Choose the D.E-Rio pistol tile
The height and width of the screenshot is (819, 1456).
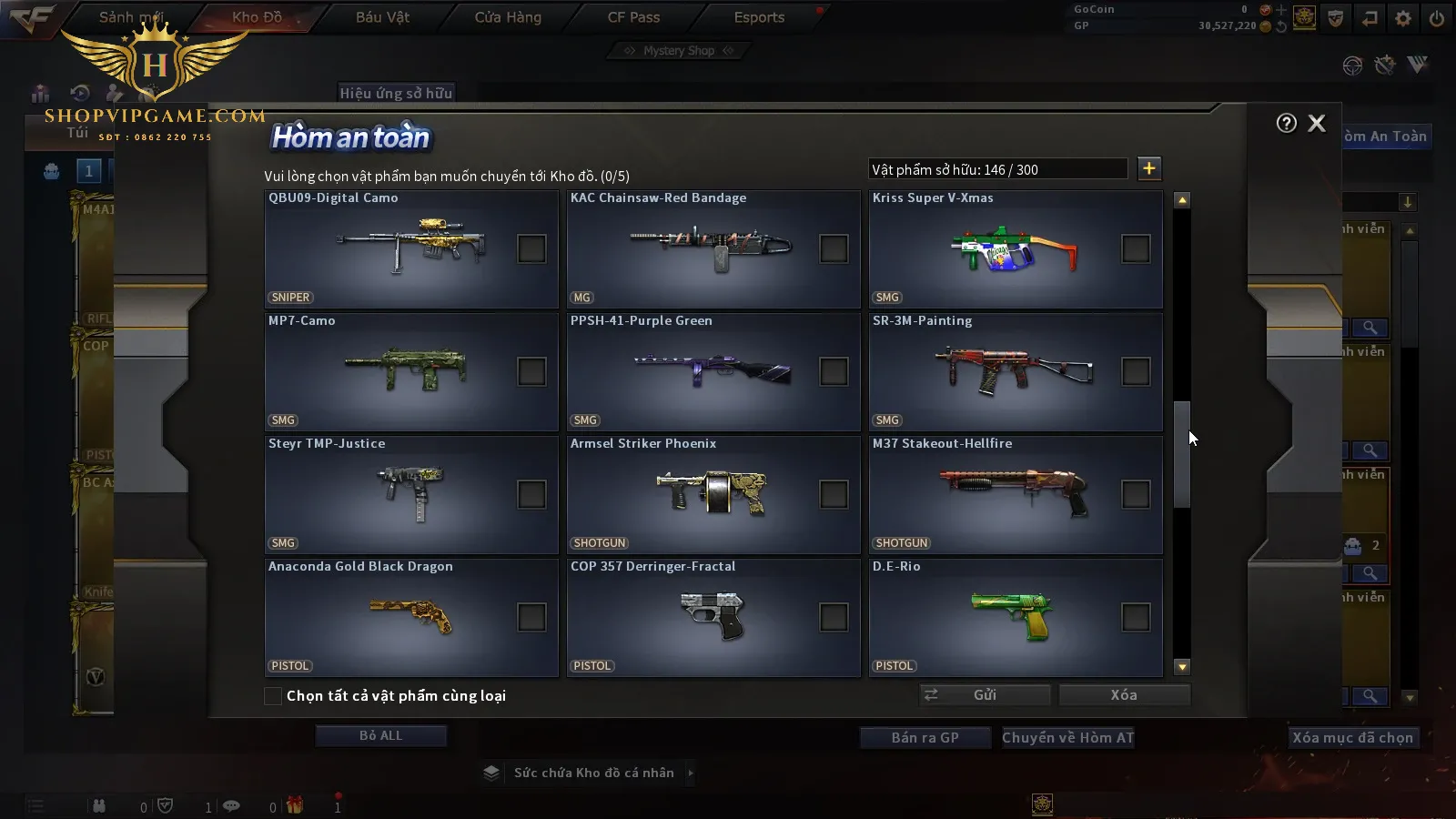pyautogui.click(x=1016, y=618)
